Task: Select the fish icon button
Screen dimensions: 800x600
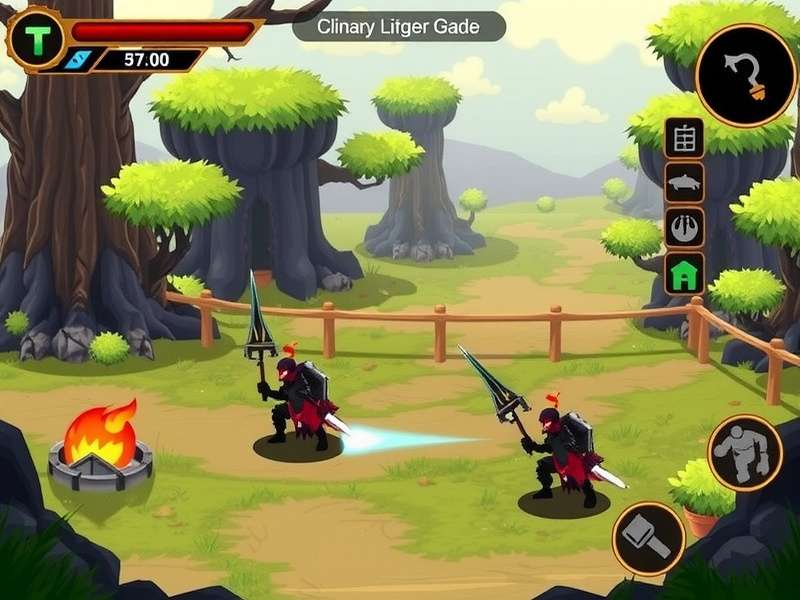Action: tap(685, 183)
